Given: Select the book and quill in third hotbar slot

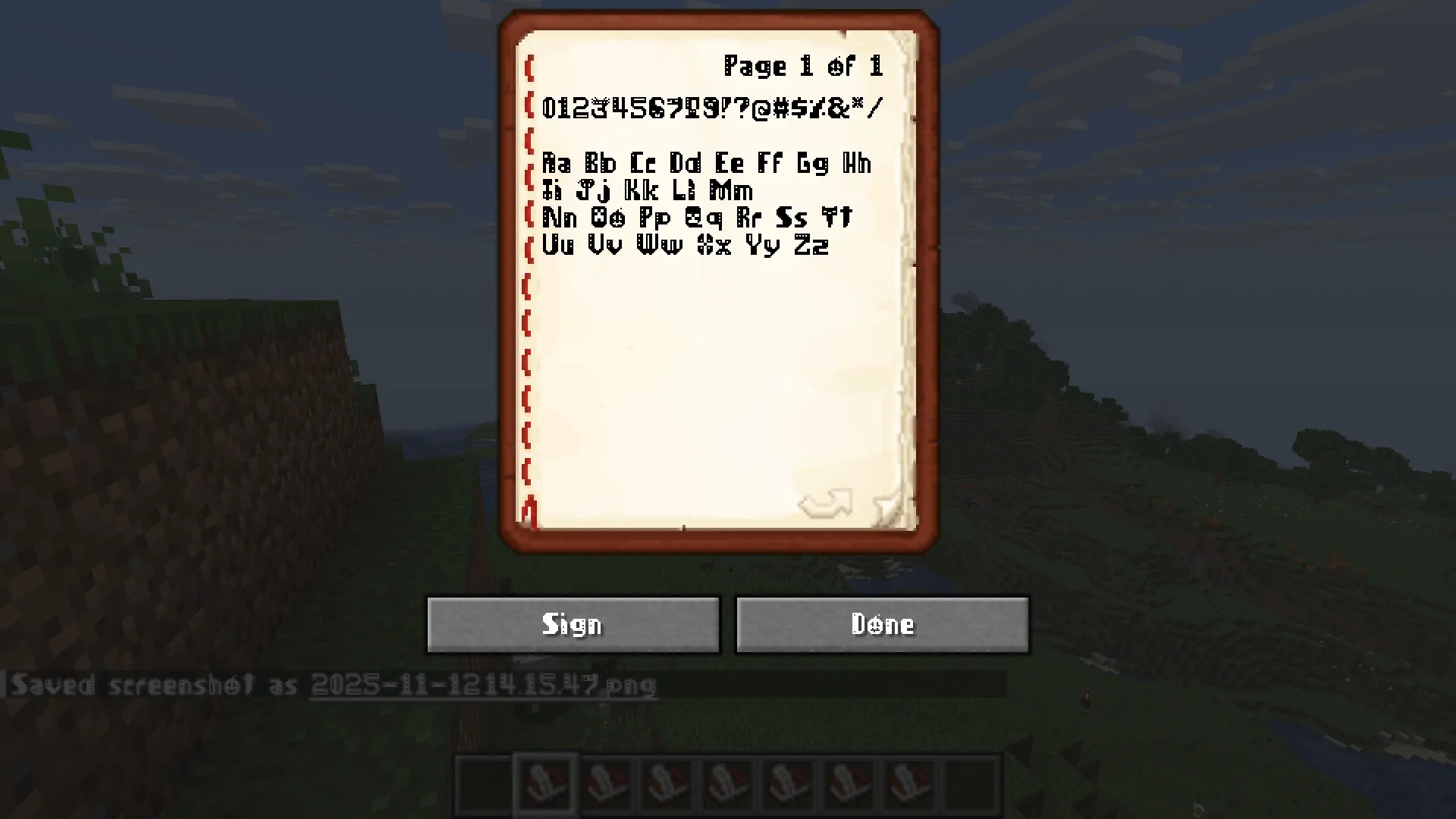Looking at the screenshot, I should point(607,783).
